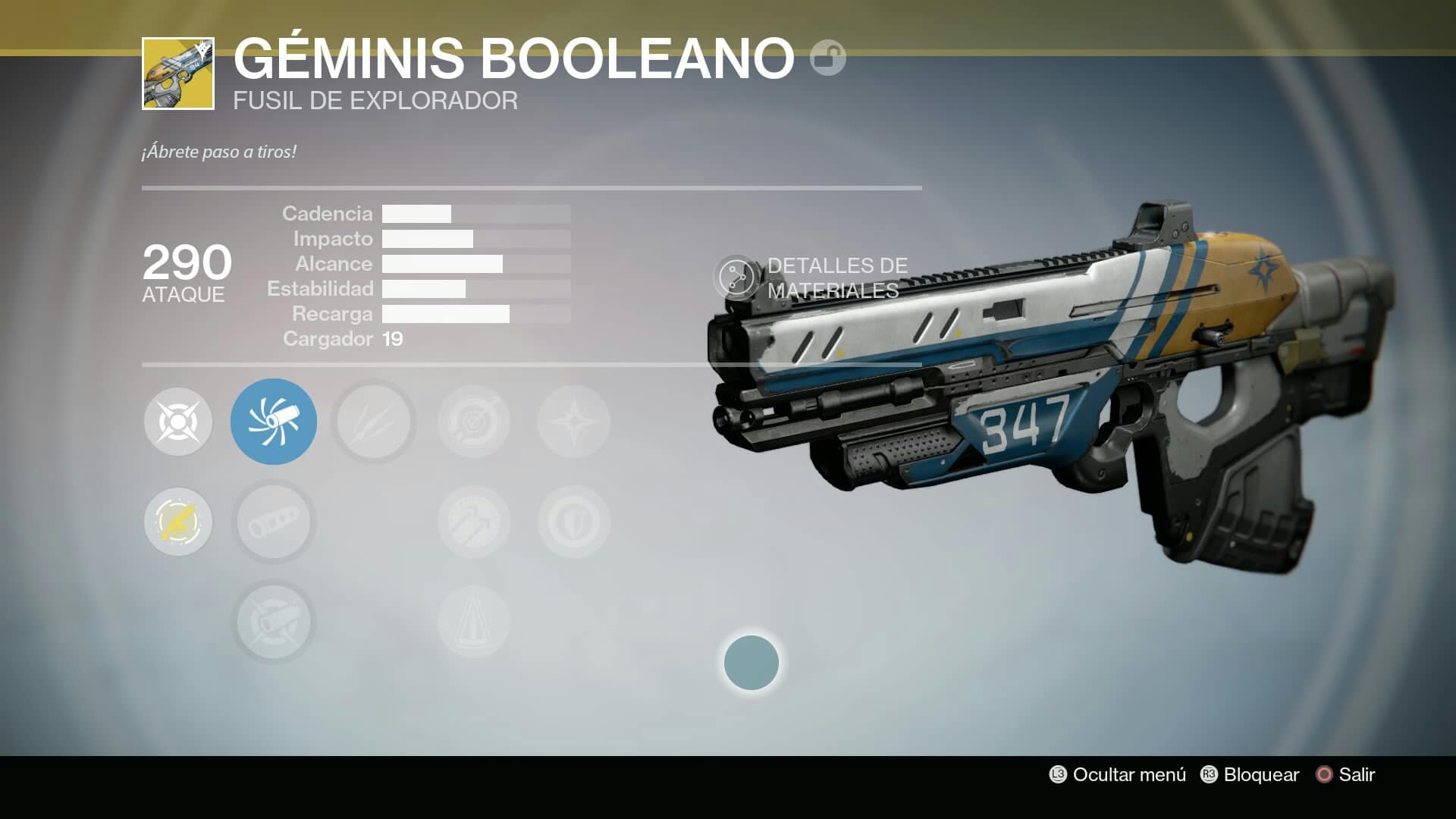
Task: Select the perforated barrel perk node
Action: point(274,522)
